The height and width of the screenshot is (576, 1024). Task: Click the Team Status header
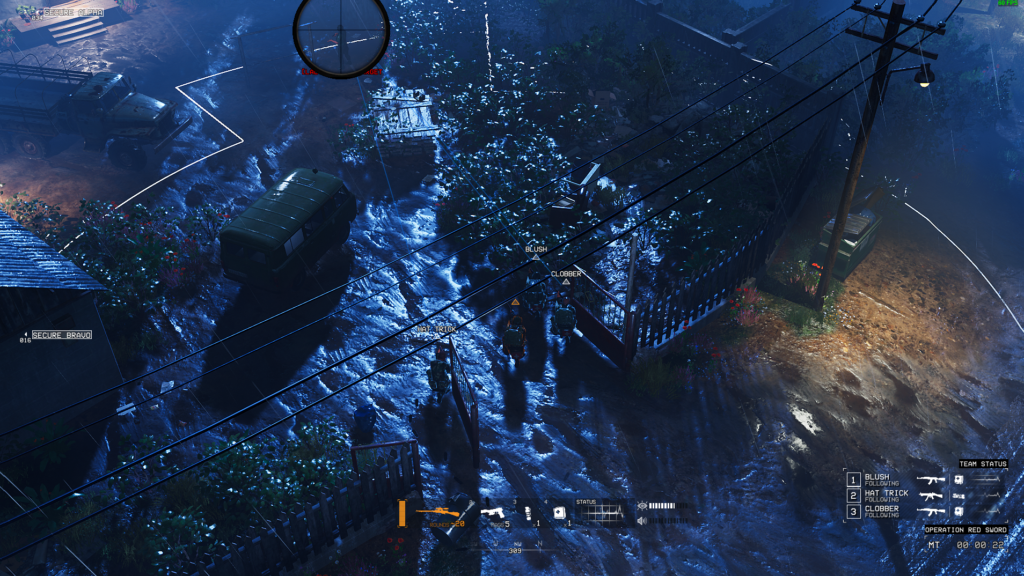982,464
